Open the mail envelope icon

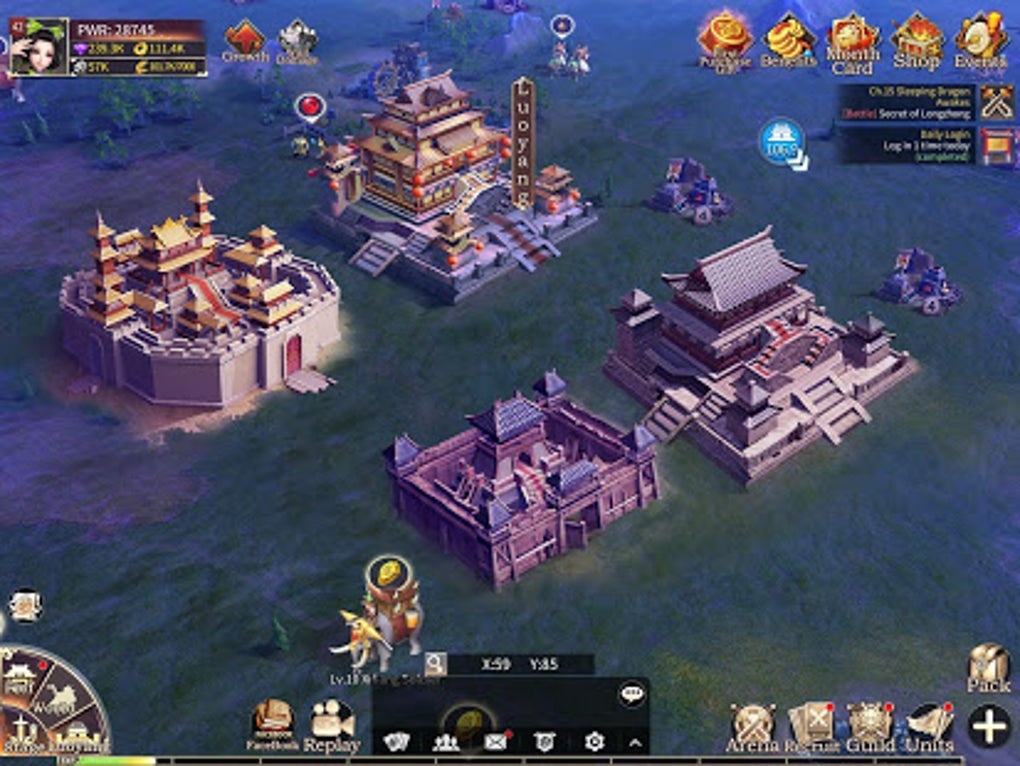point(495,741)
